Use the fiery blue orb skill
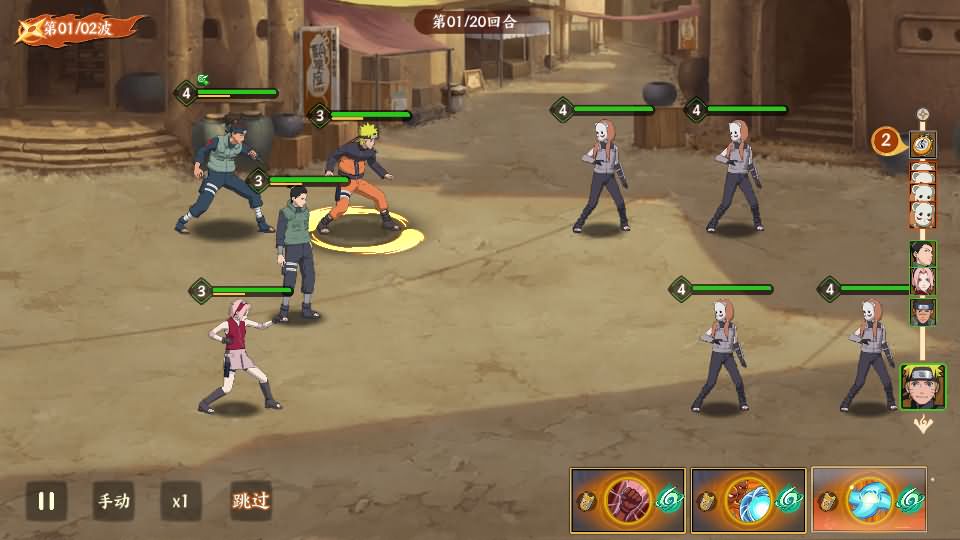960x540 pixels. [x=748, y=500]
